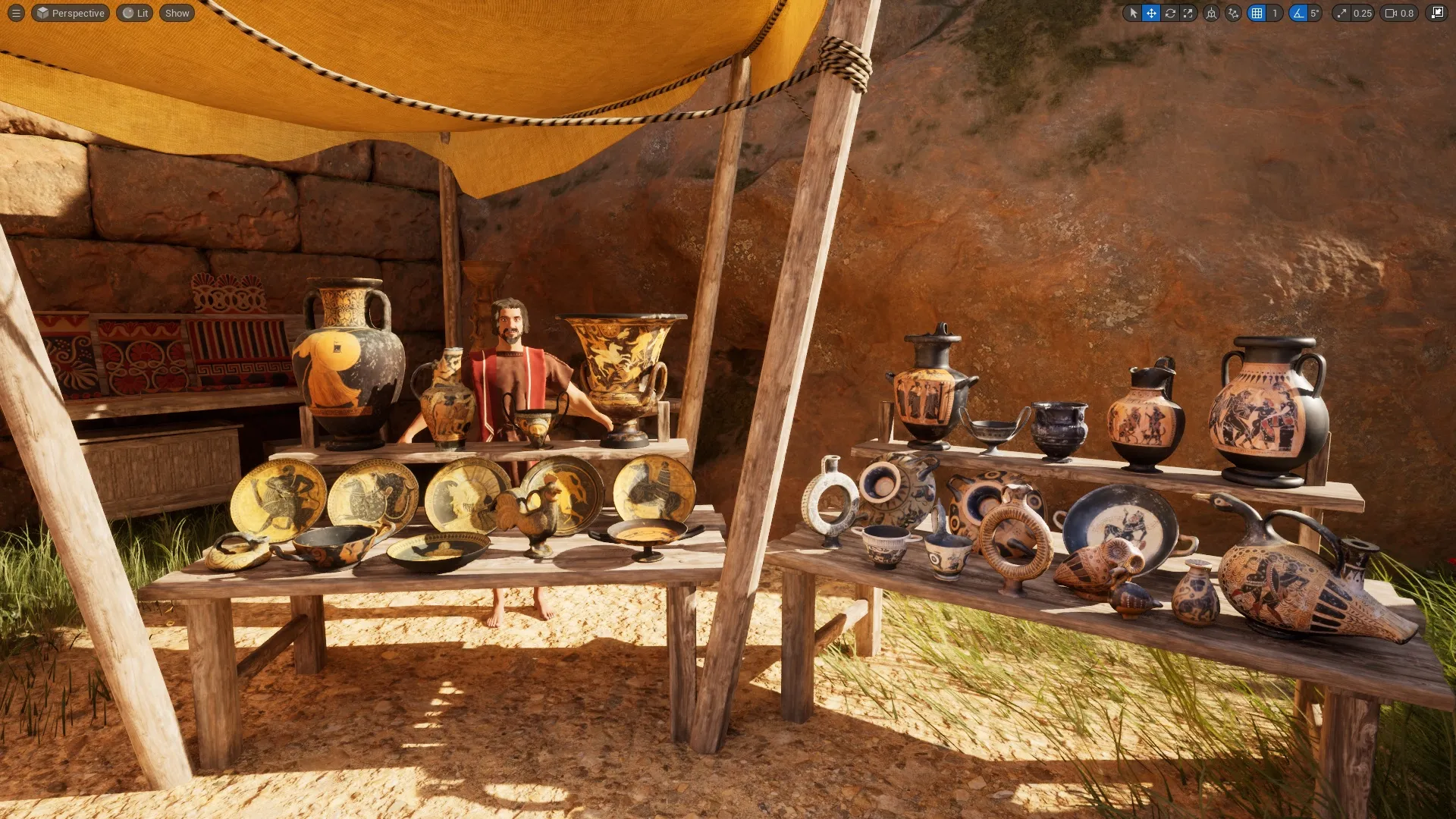
Task: Open the Show flags dropdown
Action: (x=176, y=13)
